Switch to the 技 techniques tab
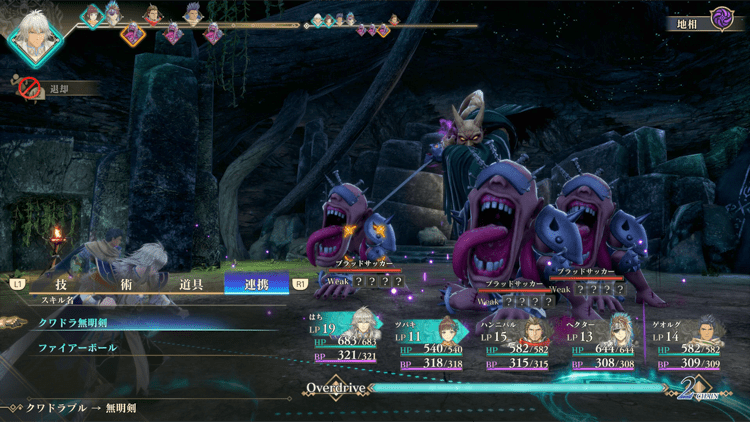The image size is (750, 422). pyautogui.click(x=61, y=284)
